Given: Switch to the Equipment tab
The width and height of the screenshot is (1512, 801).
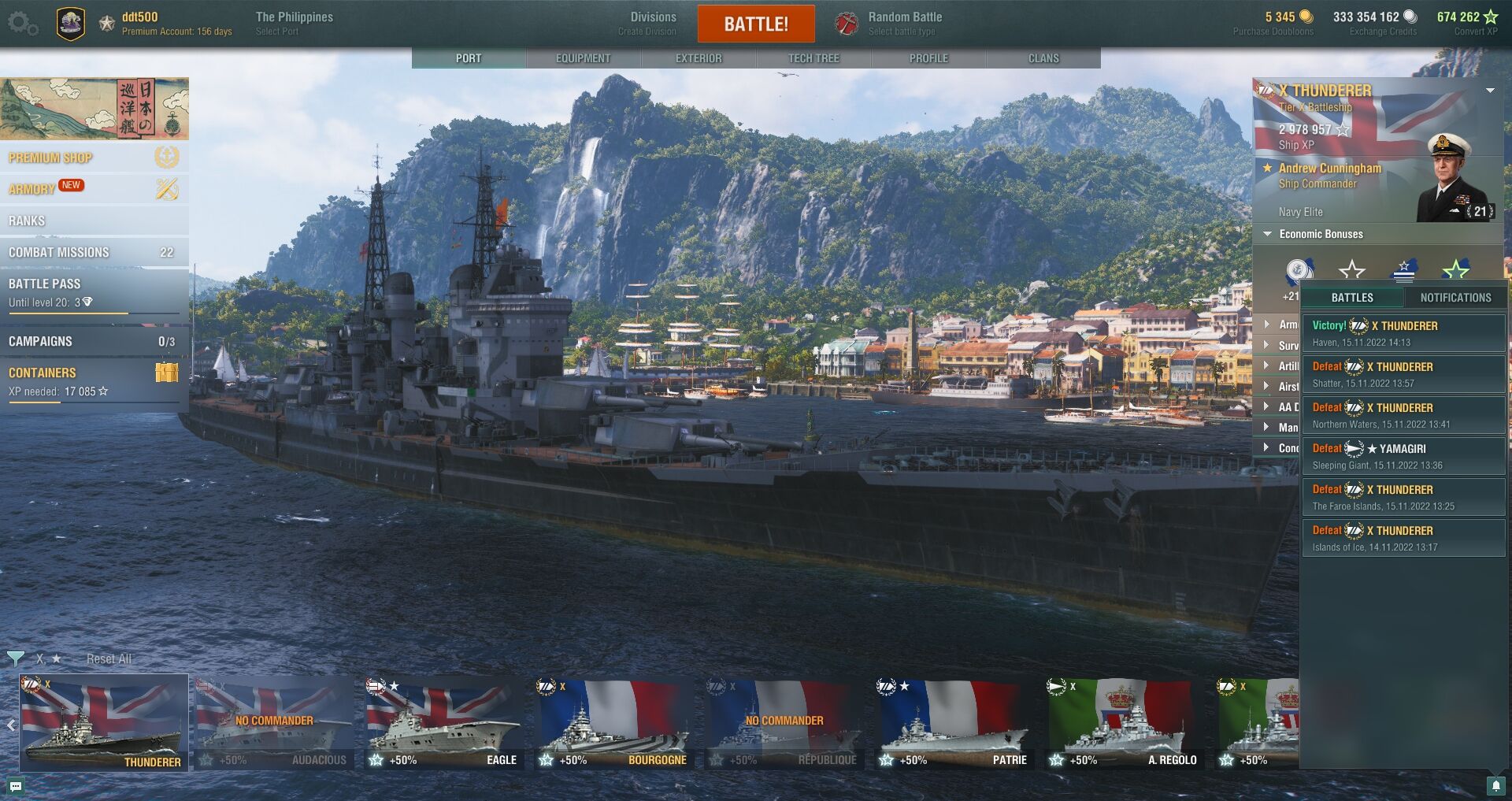Looking at the screenshot, I should click(583, 58).
